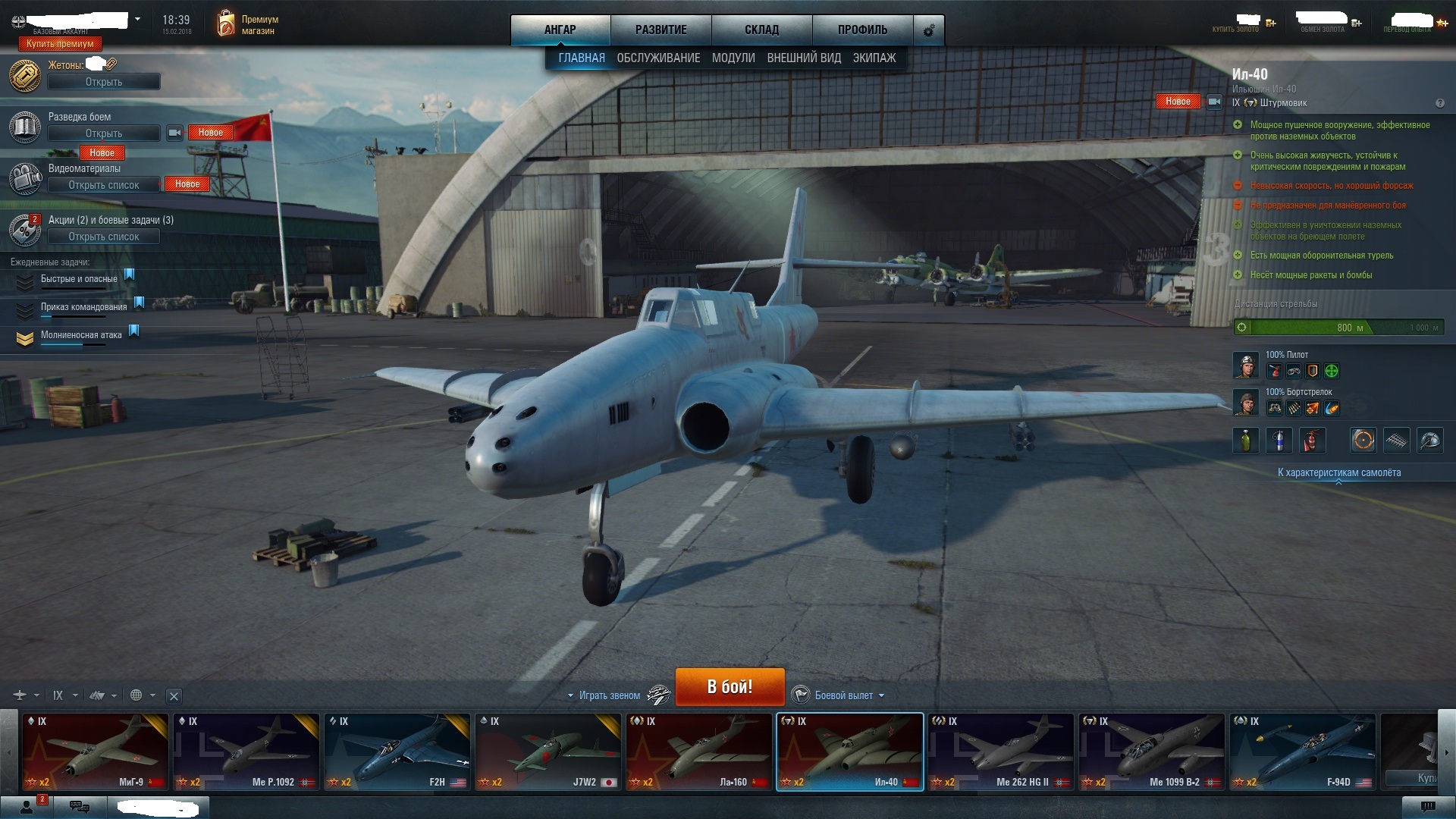The image size is (1456, 819).
Task: Open tokens with the Жетоны Открыть button
Action: [104, 82]
